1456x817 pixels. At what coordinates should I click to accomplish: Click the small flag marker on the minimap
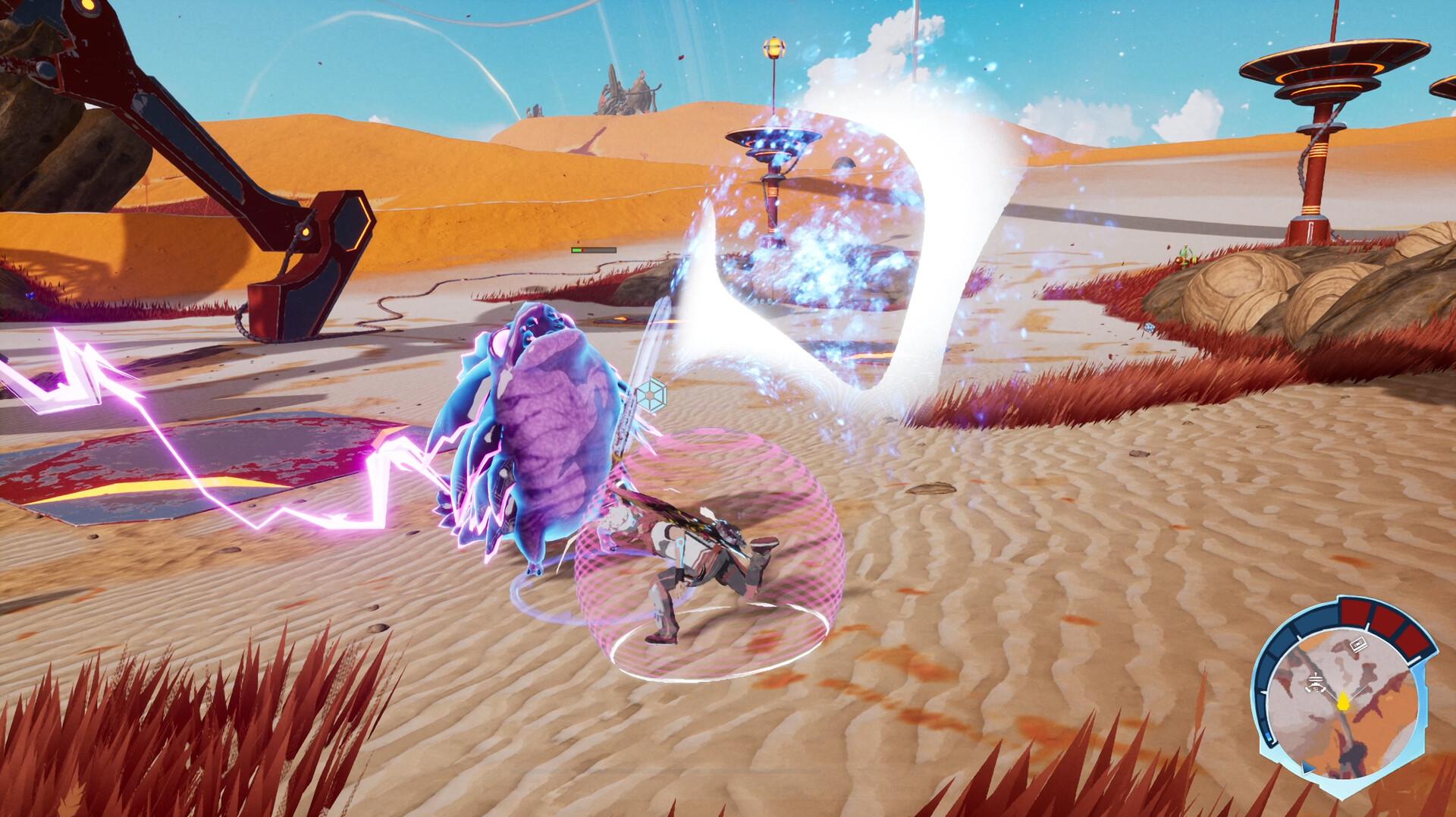pos(1360,645)
